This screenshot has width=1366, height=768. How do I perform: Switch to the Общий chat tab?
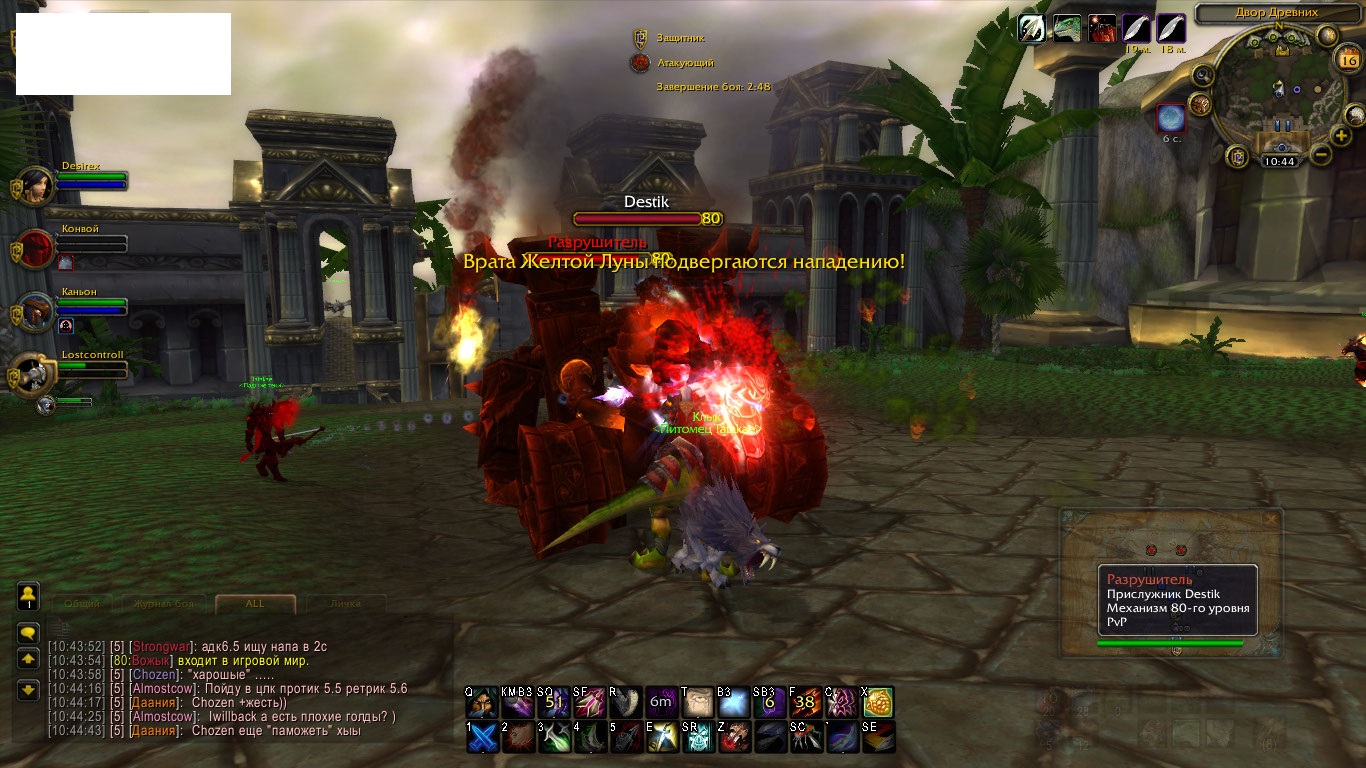click(82, 603)
